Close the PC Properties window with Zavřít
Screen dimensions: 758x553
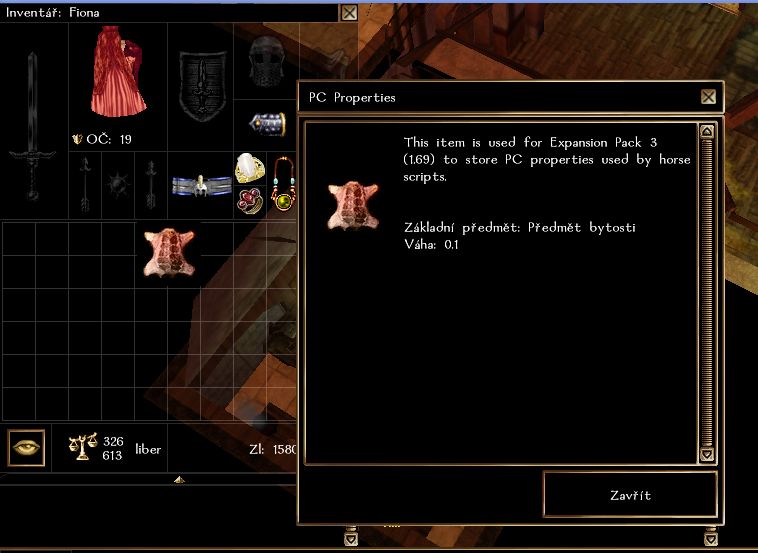click(630, 495)
